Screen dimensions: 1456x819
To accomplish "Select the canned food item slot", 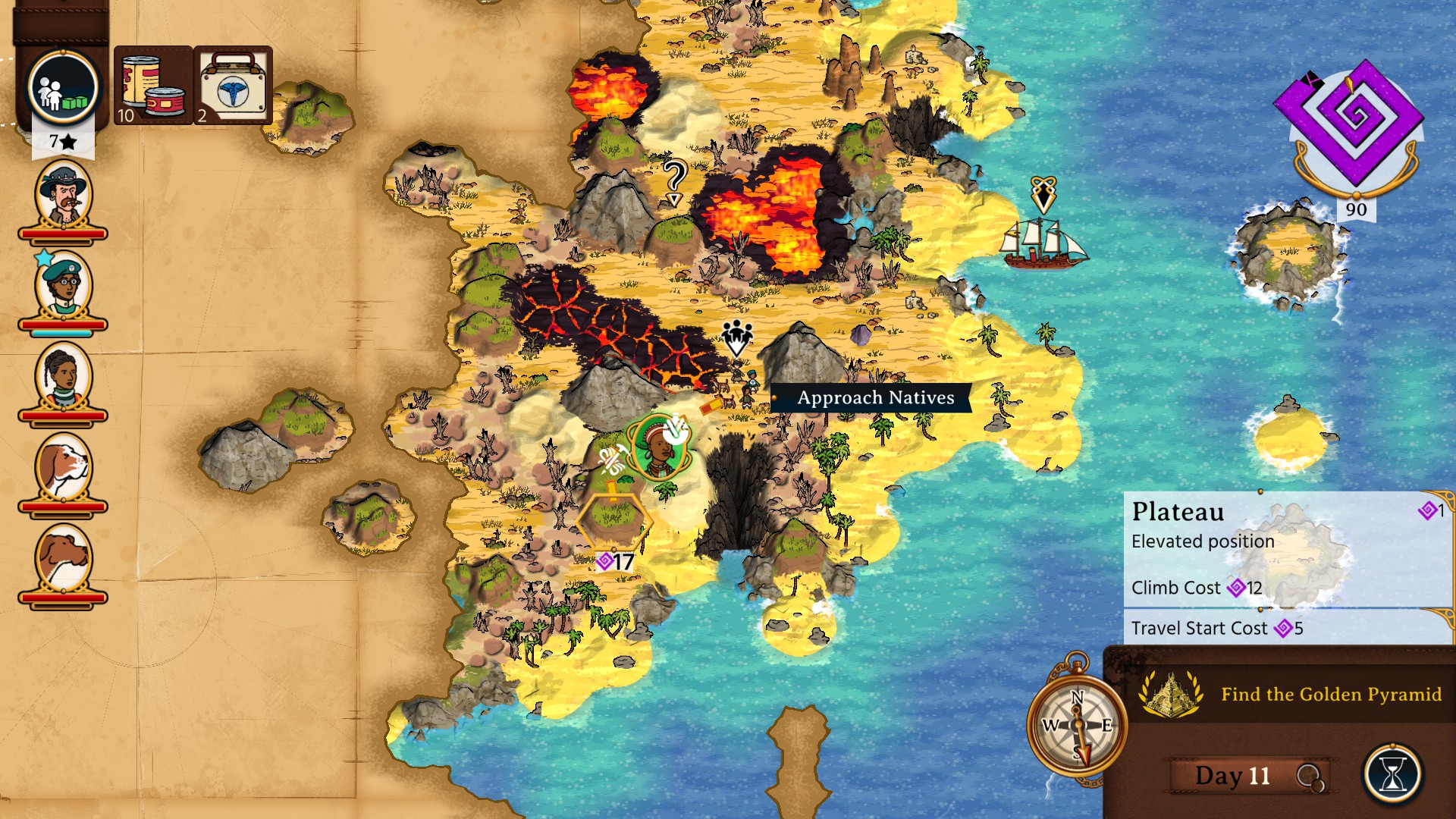I will [x=153, y=85].
